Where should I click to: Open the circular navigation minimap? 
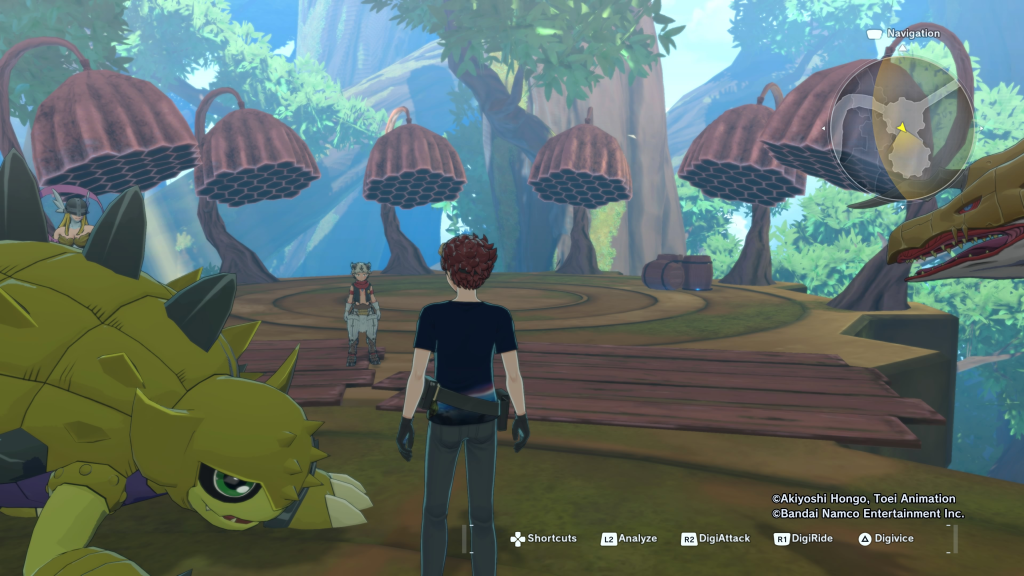[901, 123]
